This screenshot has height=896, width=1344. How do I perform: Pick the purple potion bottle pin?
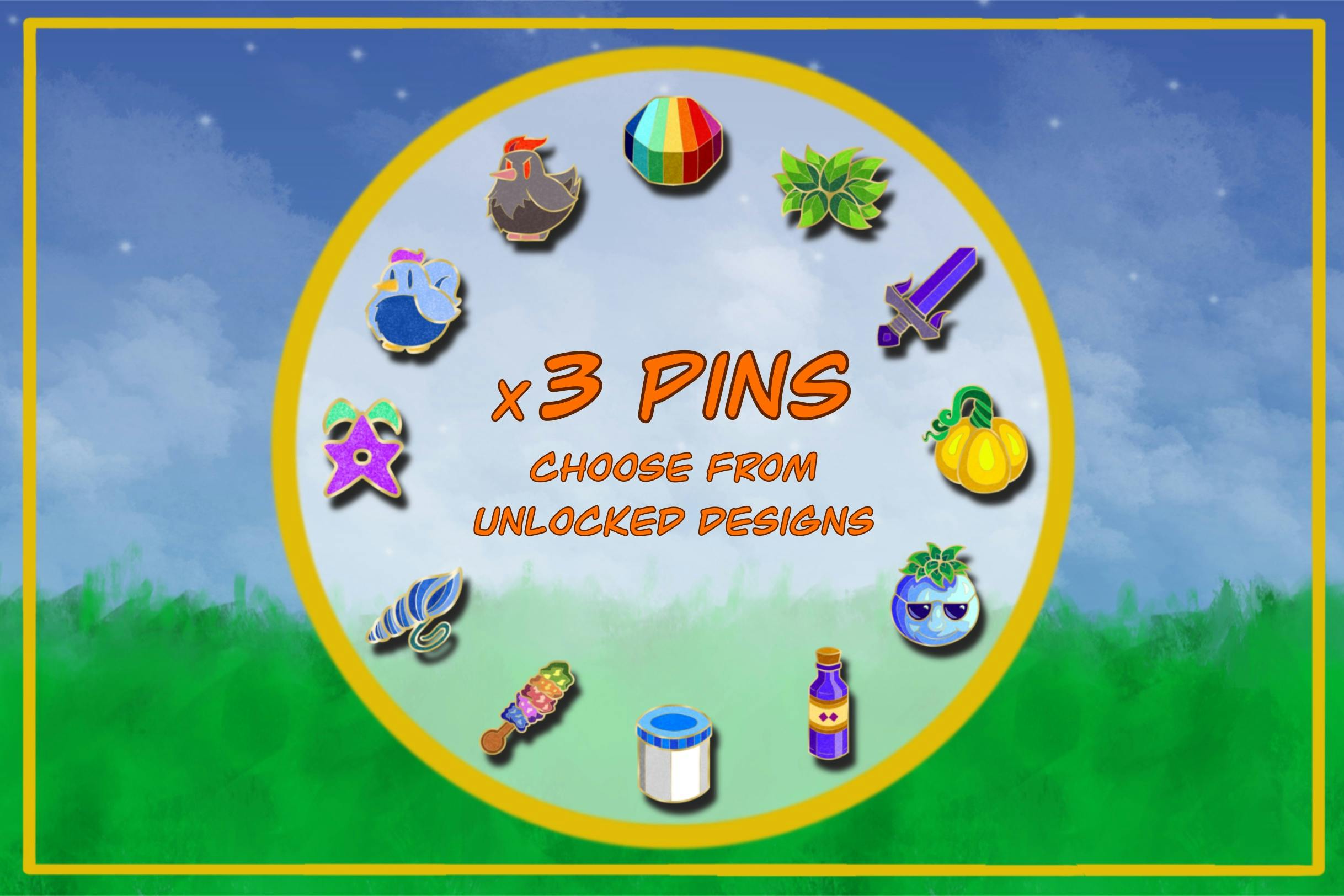[x=828, y=712]
